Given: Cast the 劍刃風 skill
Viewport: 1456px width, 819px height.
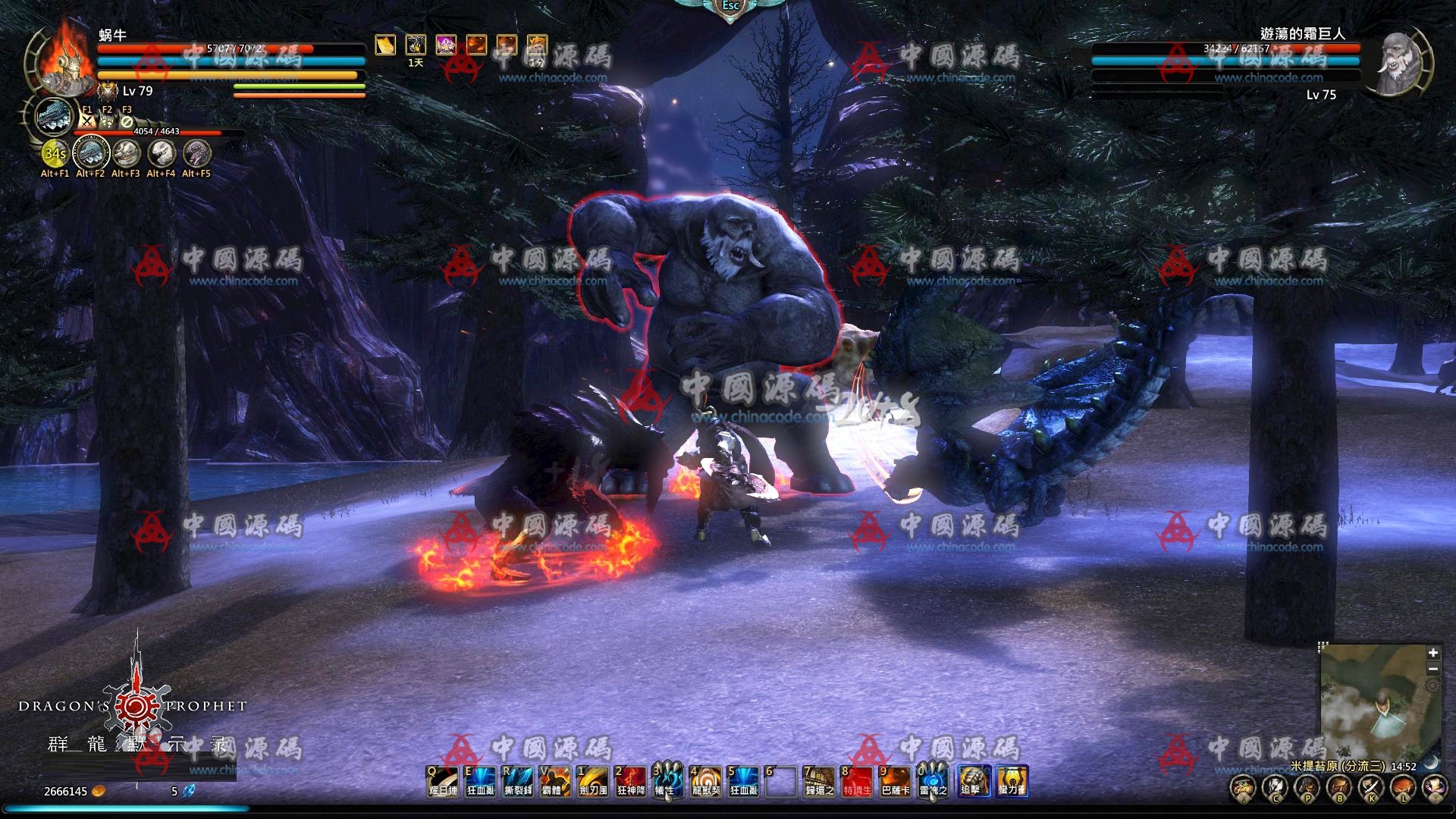Looking at the screenshot, I should [593, 781].
